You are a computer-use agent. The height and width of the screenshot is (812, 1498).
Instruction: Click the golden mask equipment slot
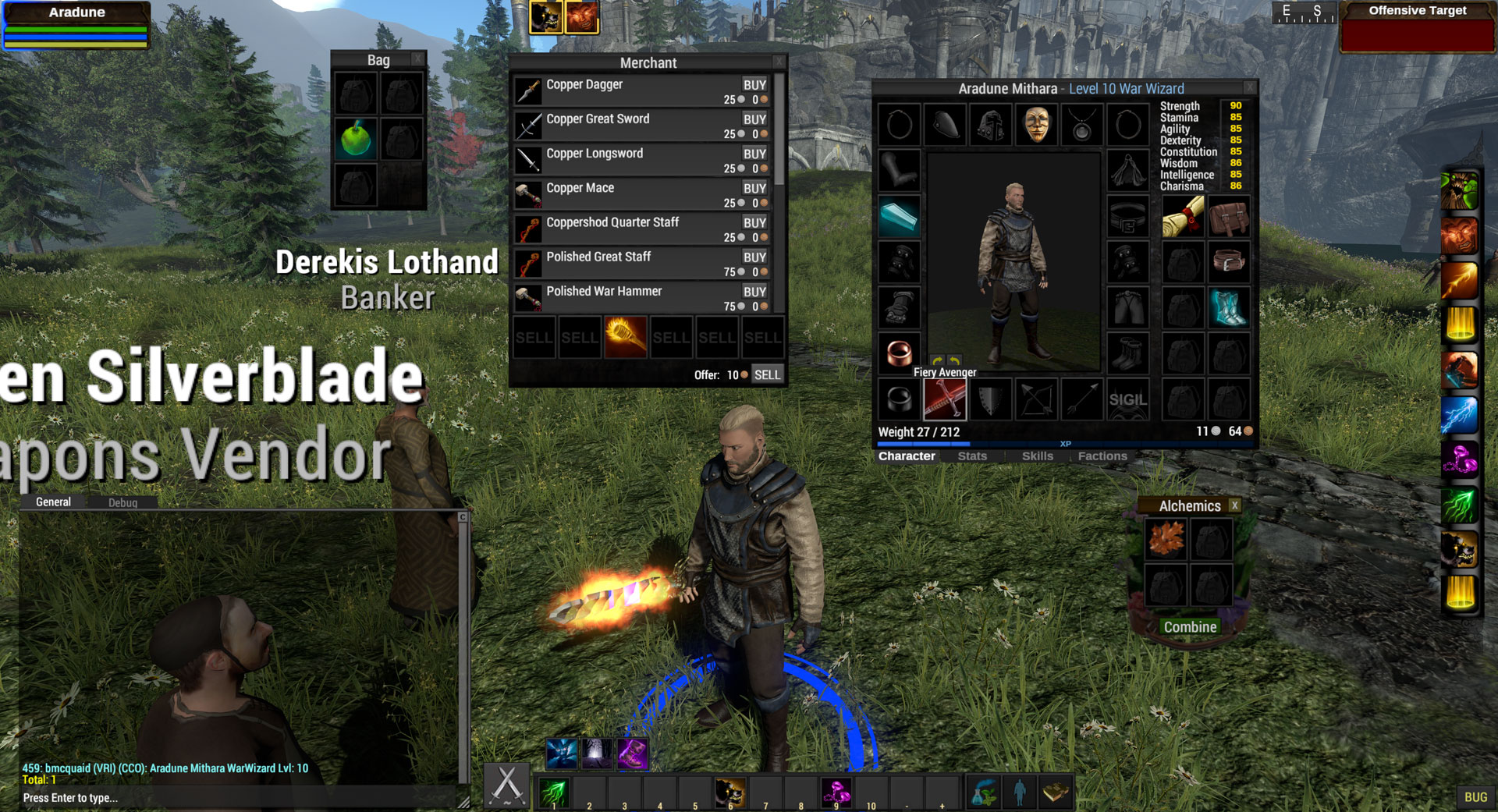pyautogui.click(x=1036, y=125)
